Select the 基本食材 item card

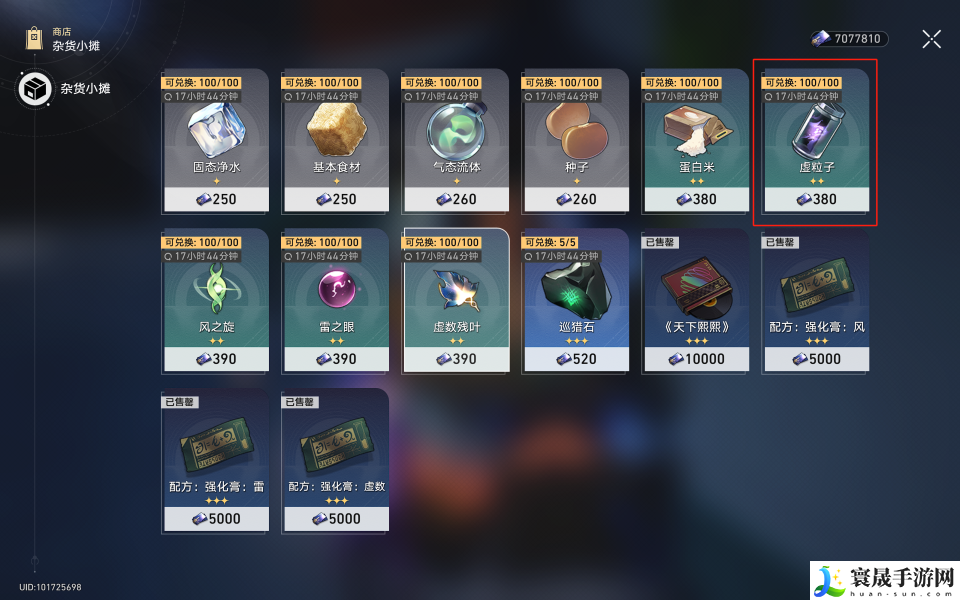pyautogui.click(x=335, y=140)
